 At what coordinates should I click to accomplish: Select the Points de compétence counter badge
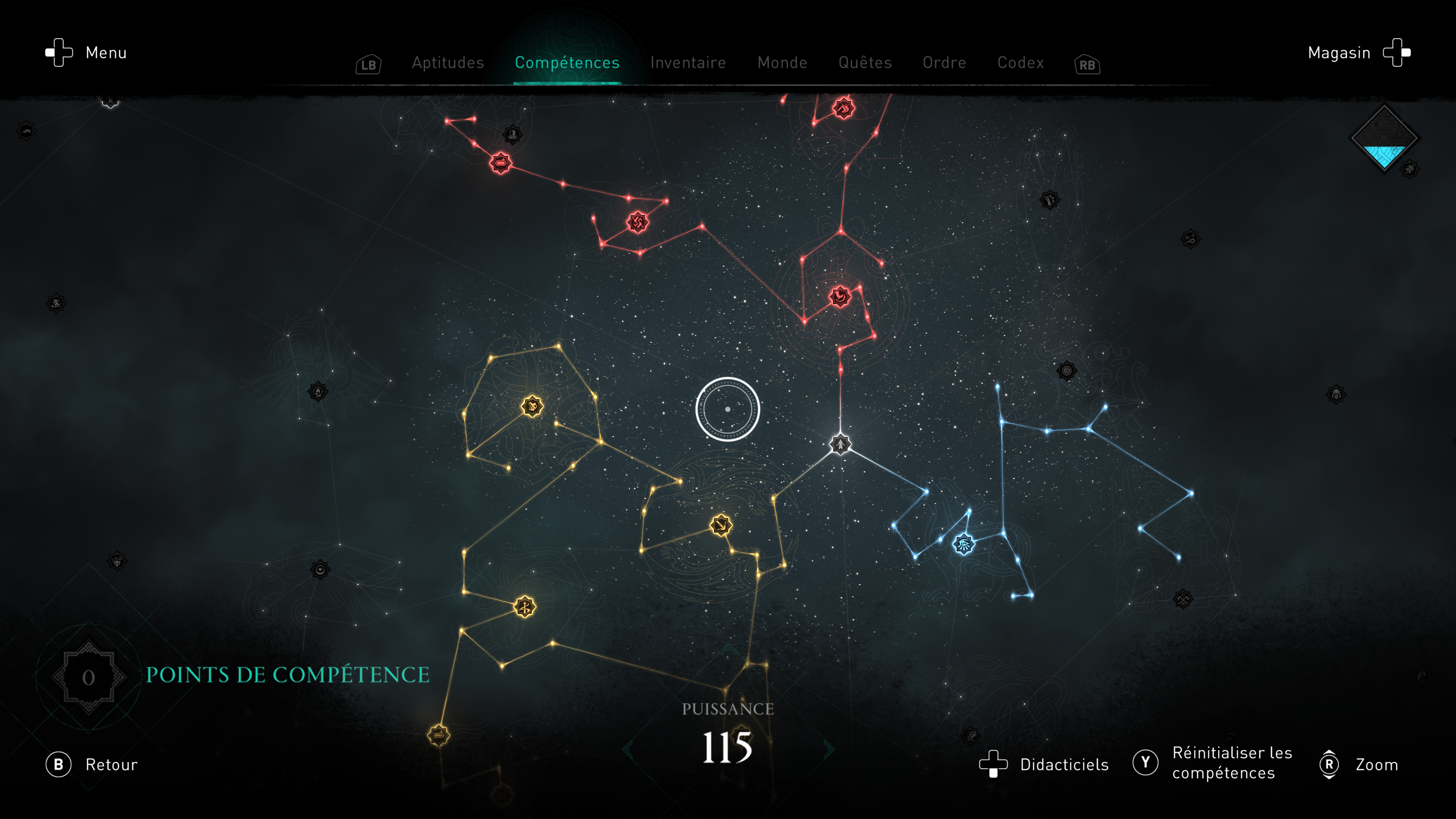89,676
